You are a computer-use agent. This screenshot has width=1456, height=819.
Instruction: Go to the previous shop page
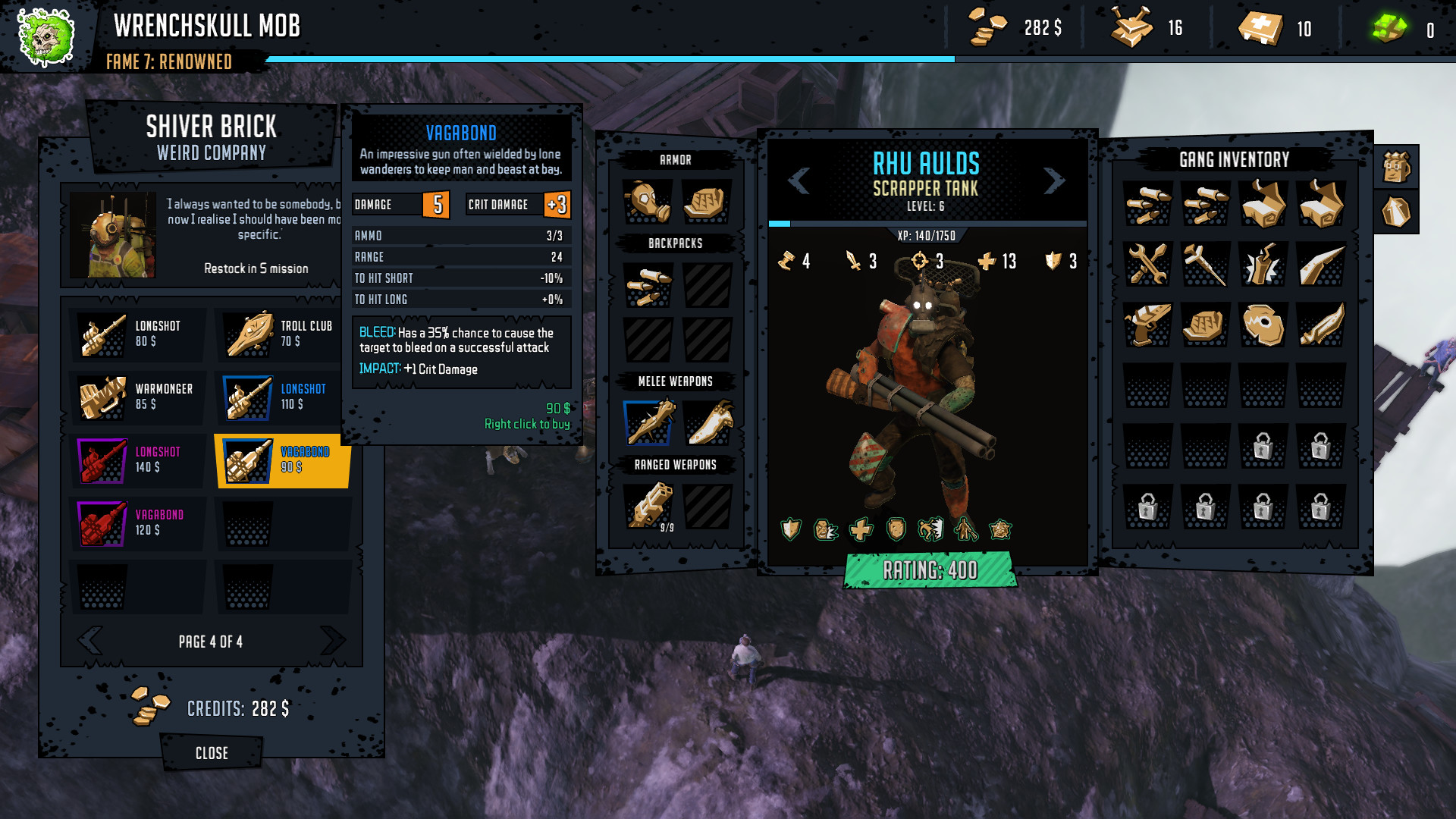coord(90,641)
